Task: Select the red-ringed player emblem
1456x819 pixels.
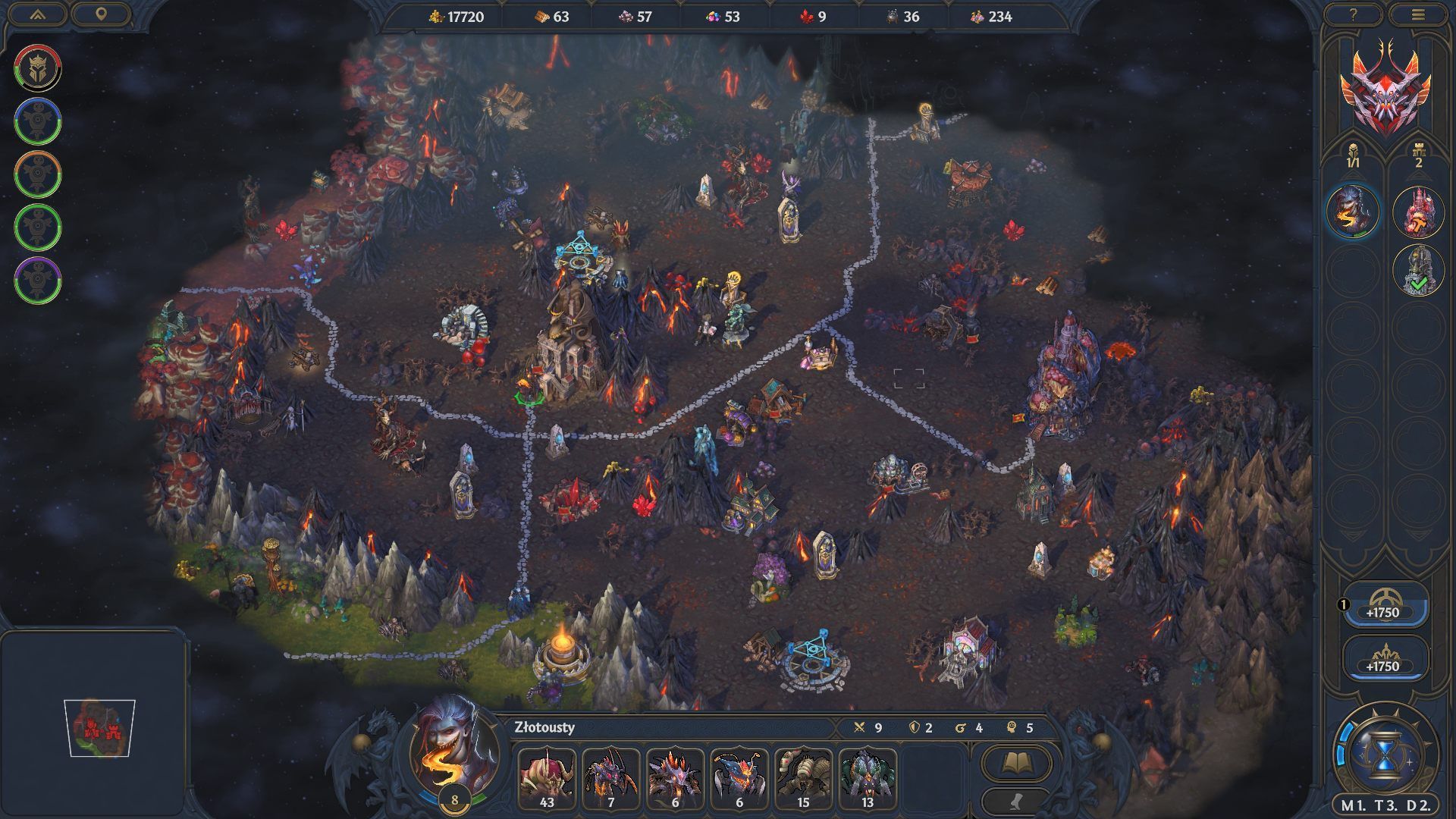Action: pos(37,67)
